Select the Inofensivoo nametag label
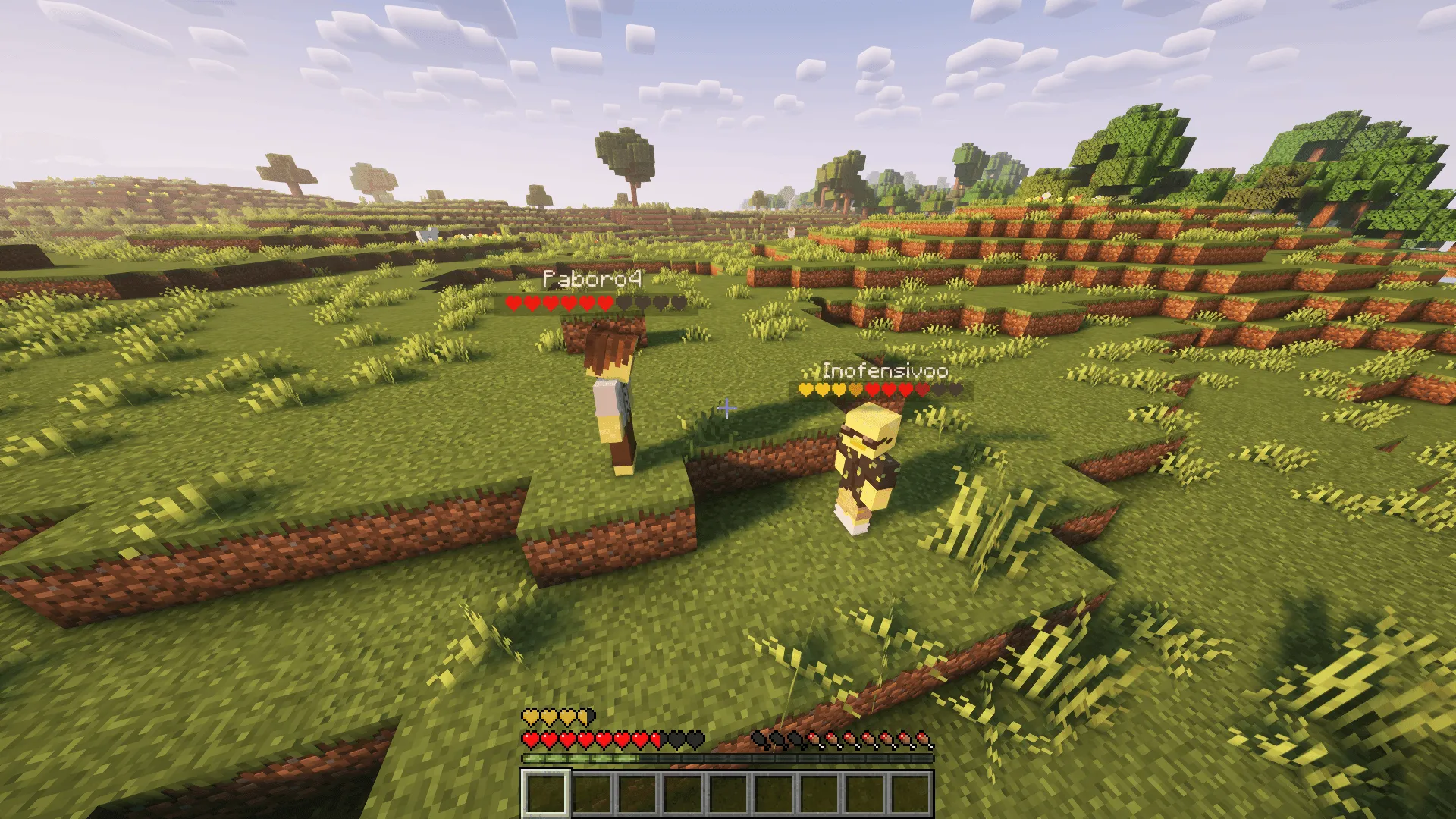 (x=883, y=372)
